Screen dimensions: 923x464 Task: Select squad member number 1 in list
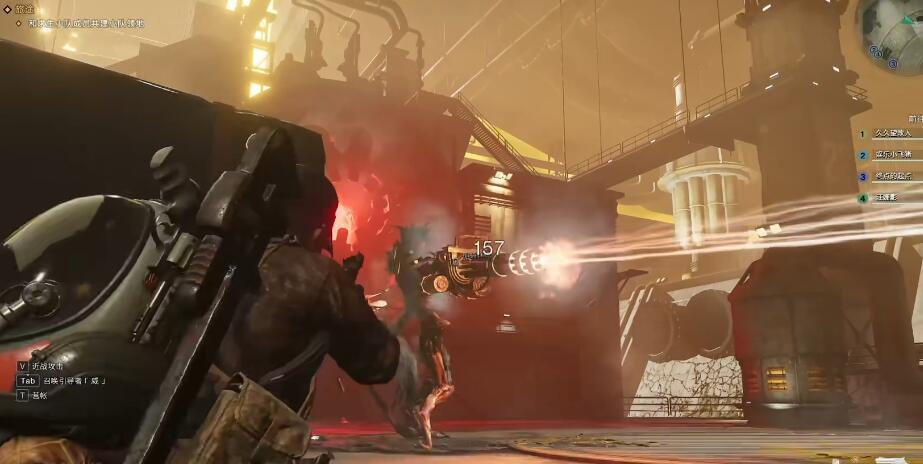[x=888, y=133]
